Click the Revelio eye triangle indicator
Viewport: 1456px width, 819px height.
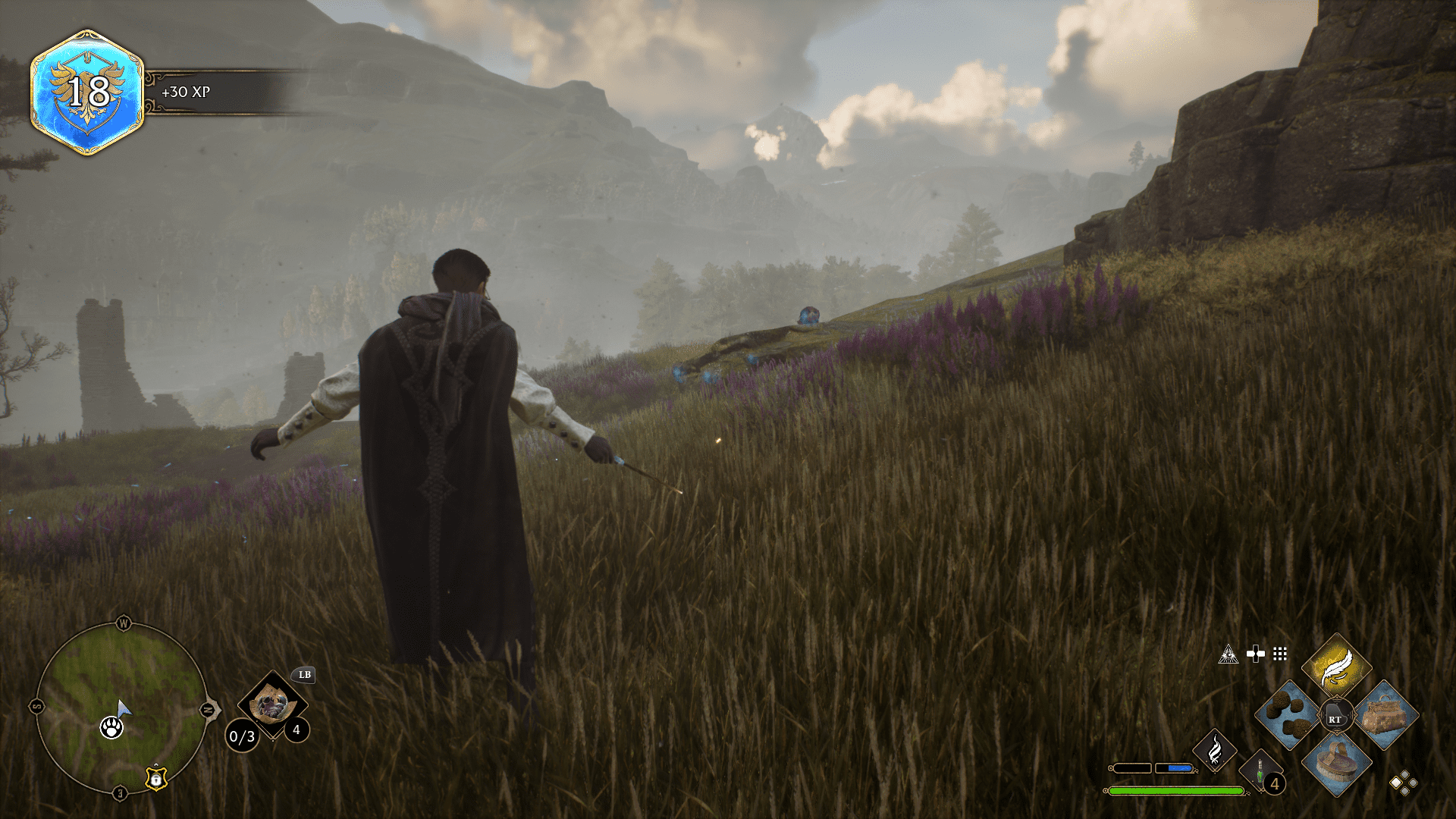tap(1228, 654)
